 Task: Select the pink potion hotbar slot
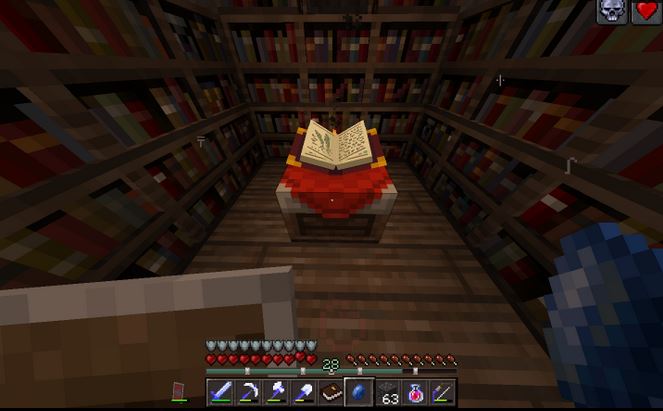click(x=414, y=392)
